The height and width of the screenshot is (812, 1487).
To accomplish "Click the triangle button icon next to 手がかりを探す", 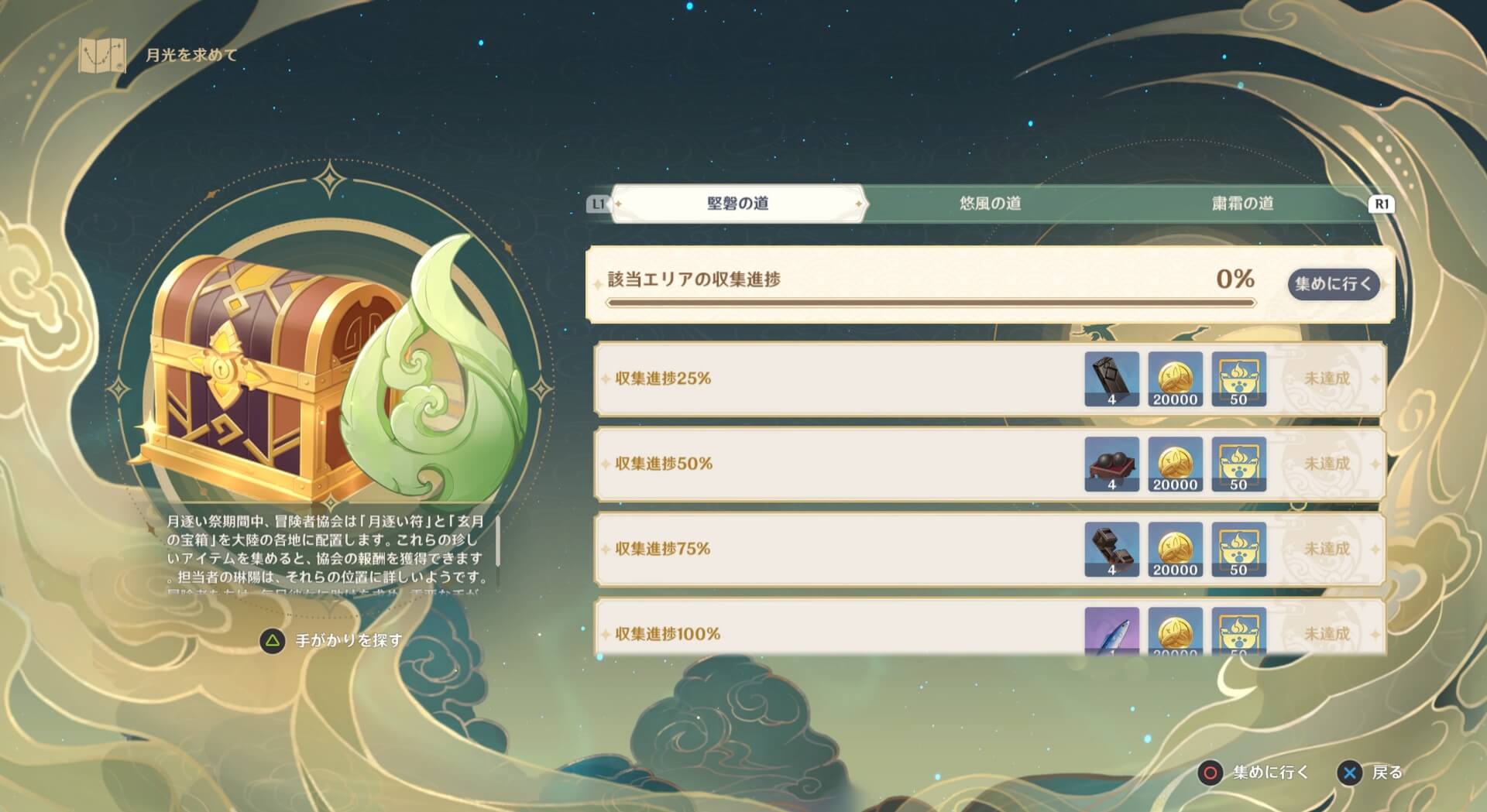I will (272, 640).
